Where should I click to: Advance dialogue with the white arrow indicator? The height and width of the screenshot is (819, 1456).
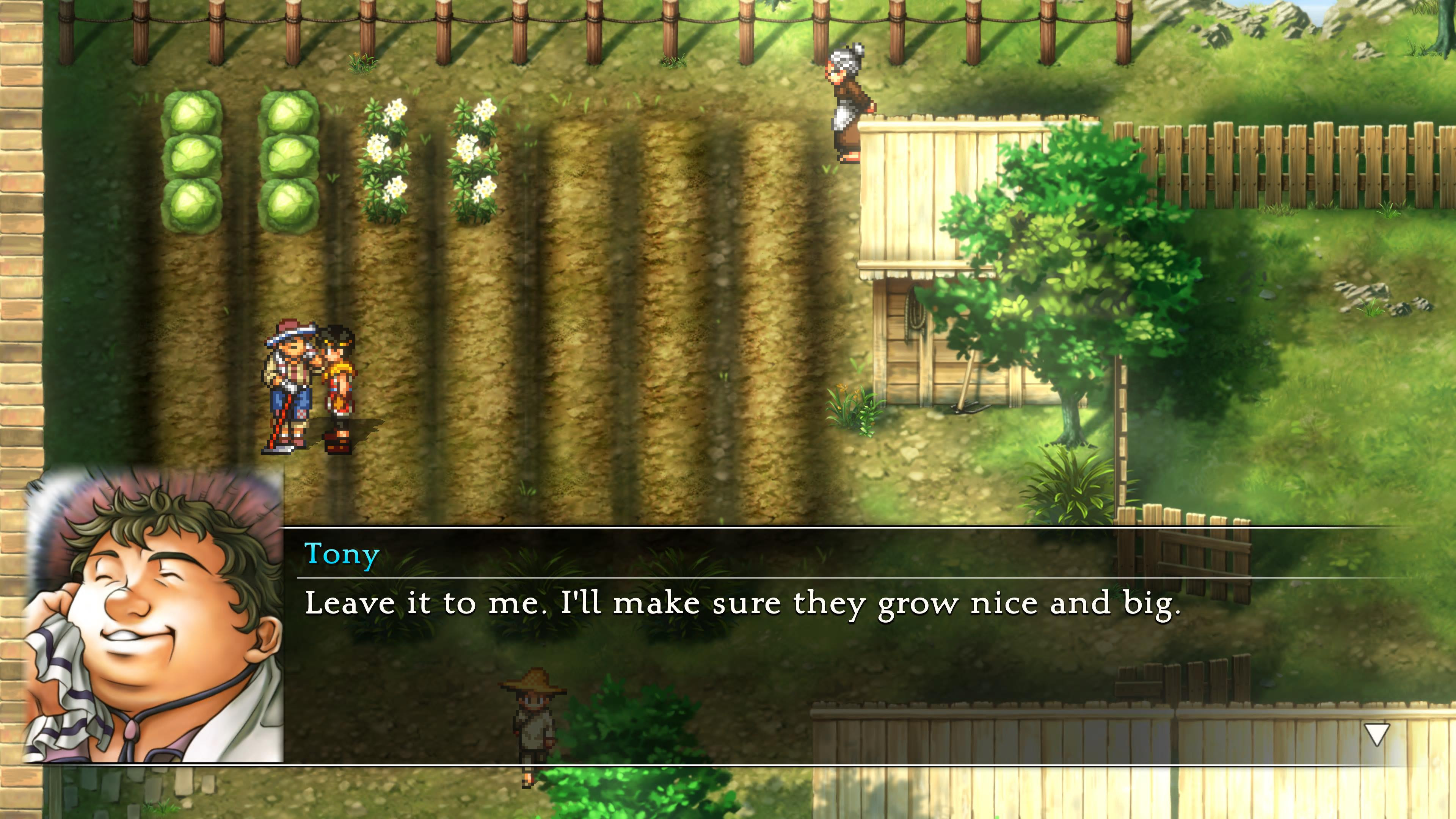pos(1376,734)
